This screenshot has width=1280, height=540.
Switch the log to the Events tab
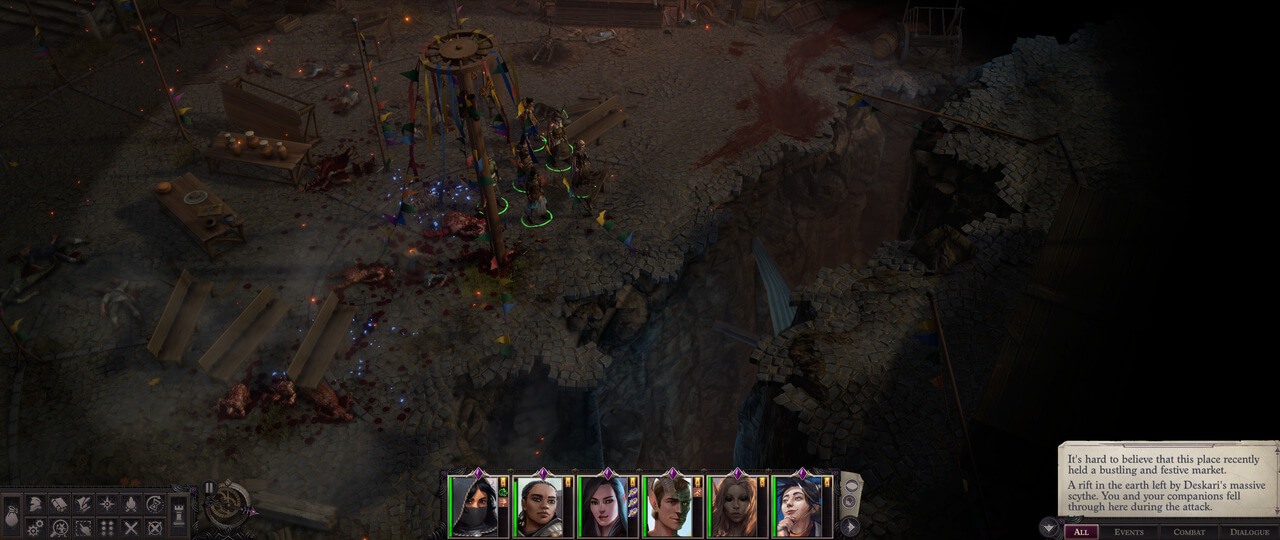click(x=1129, y=532)
